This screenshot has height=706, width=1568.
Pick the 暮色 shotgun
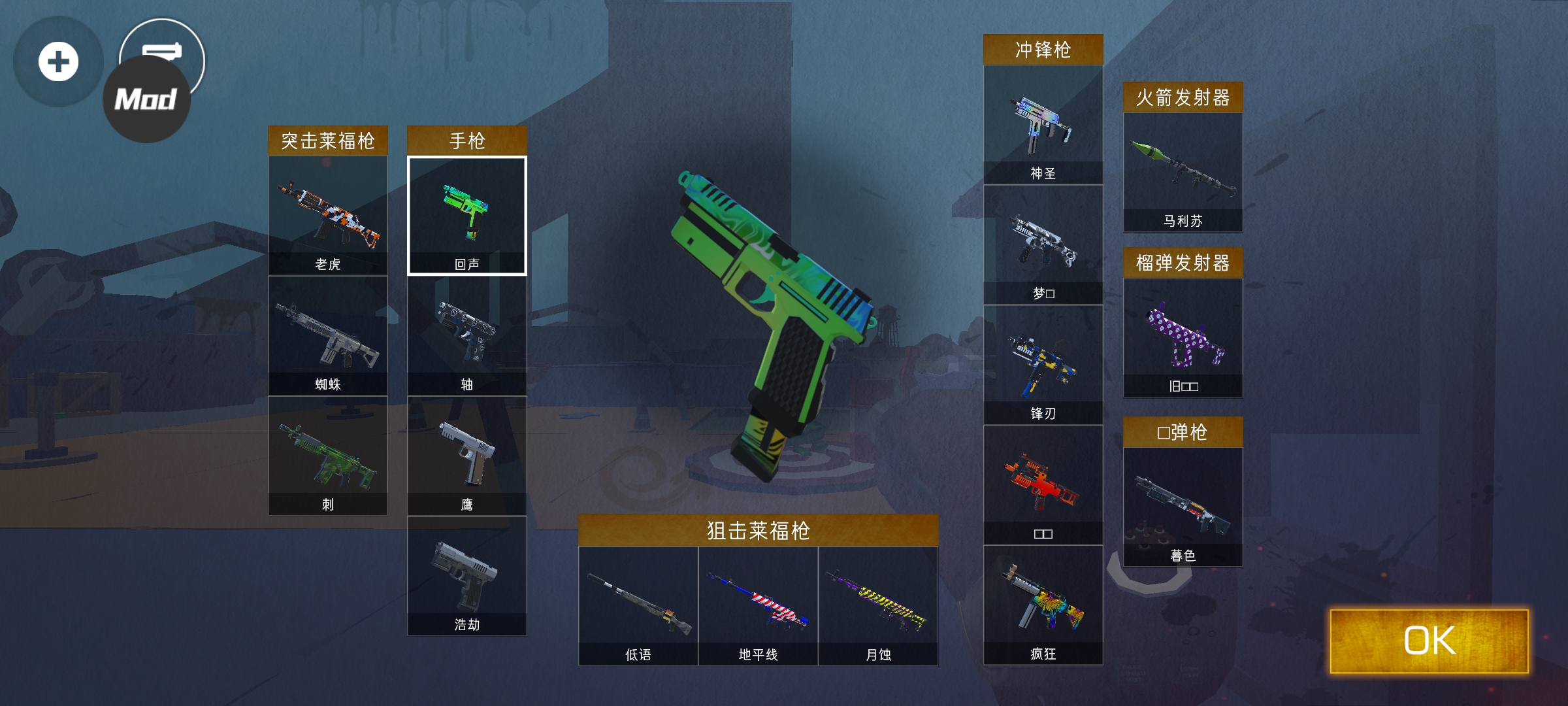[1183, 507]
